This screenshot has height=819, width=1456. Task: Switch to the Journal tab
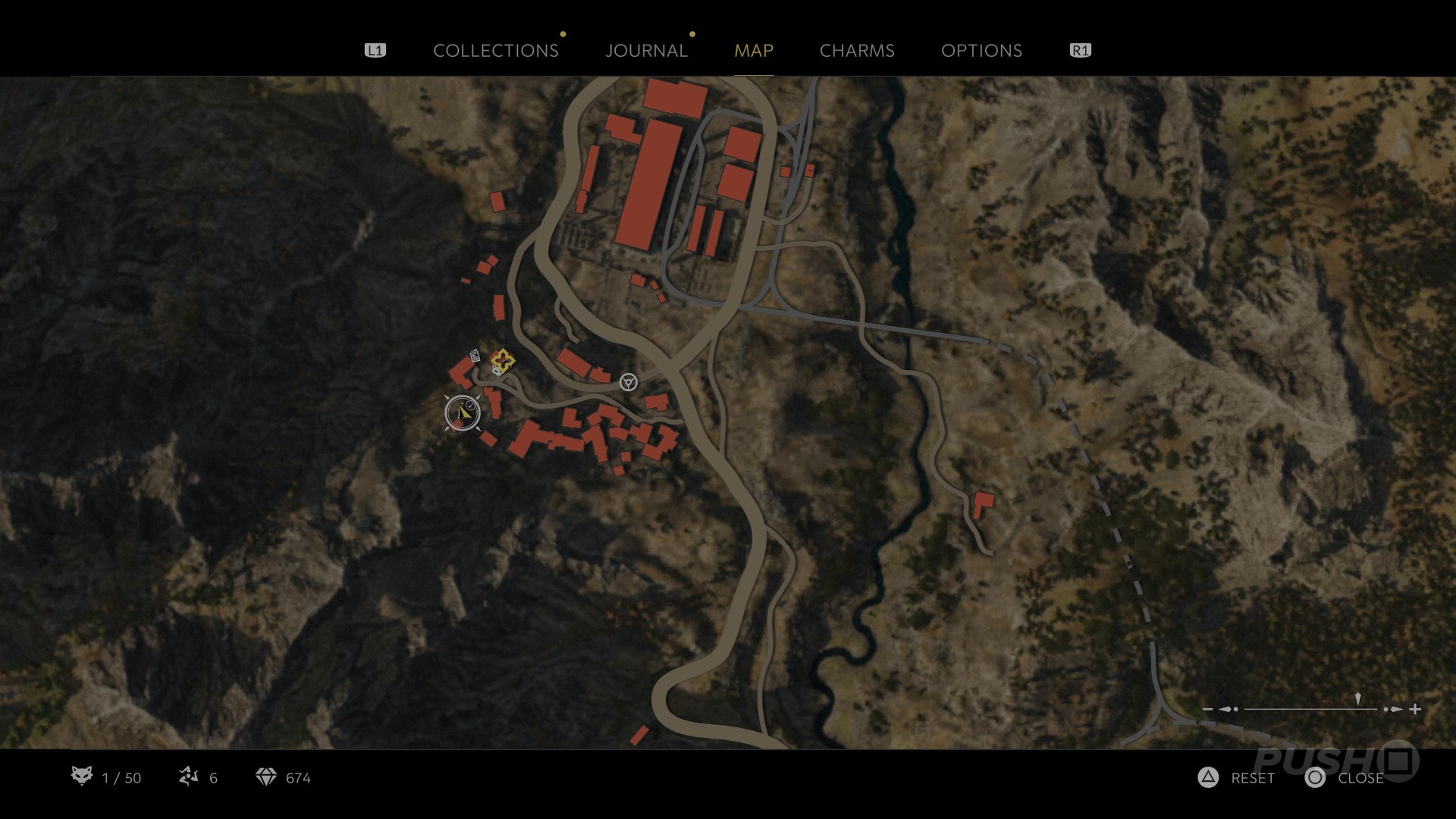pos(646,51)
